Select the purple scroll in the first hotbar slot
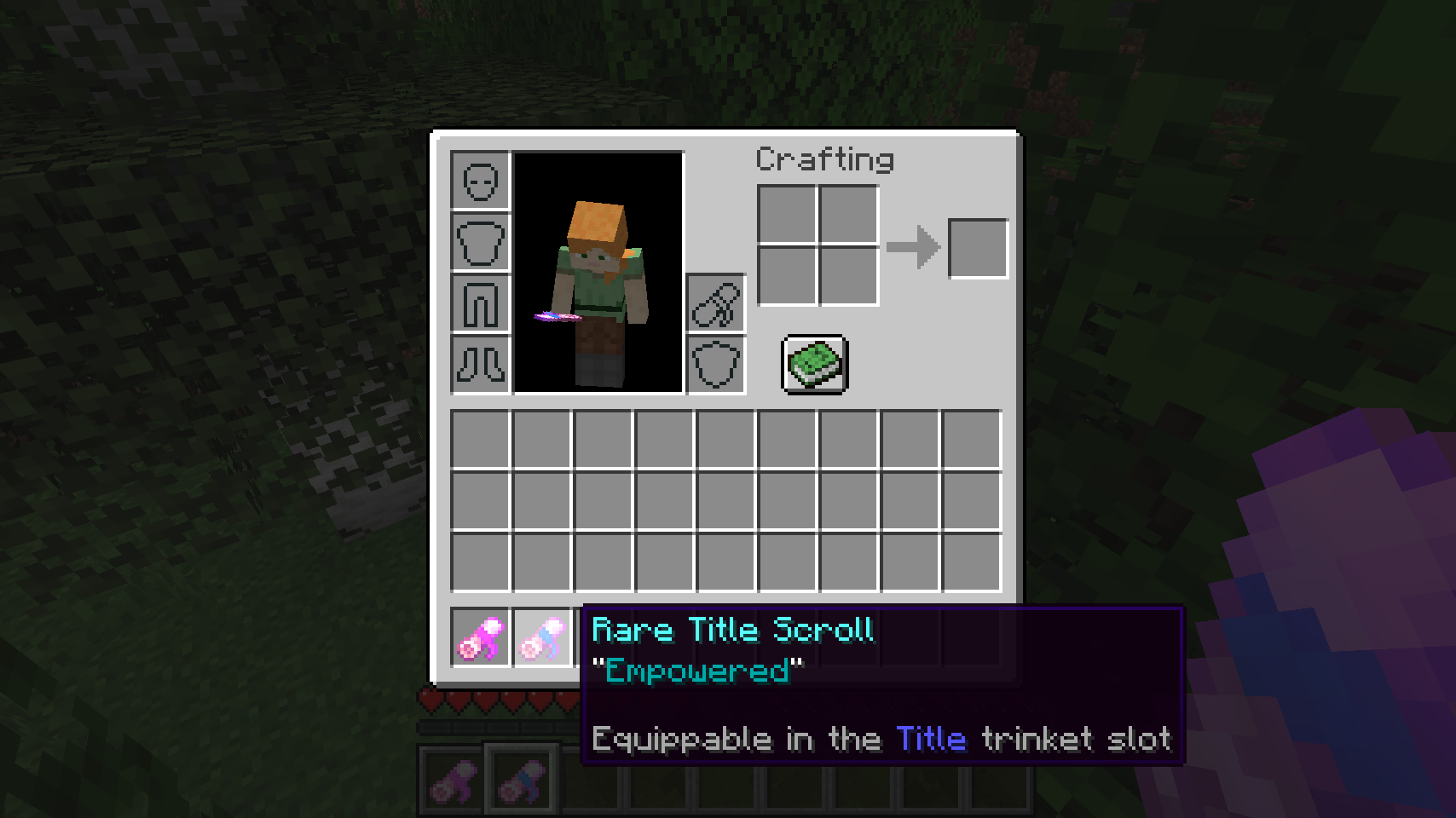 (450, 776)
